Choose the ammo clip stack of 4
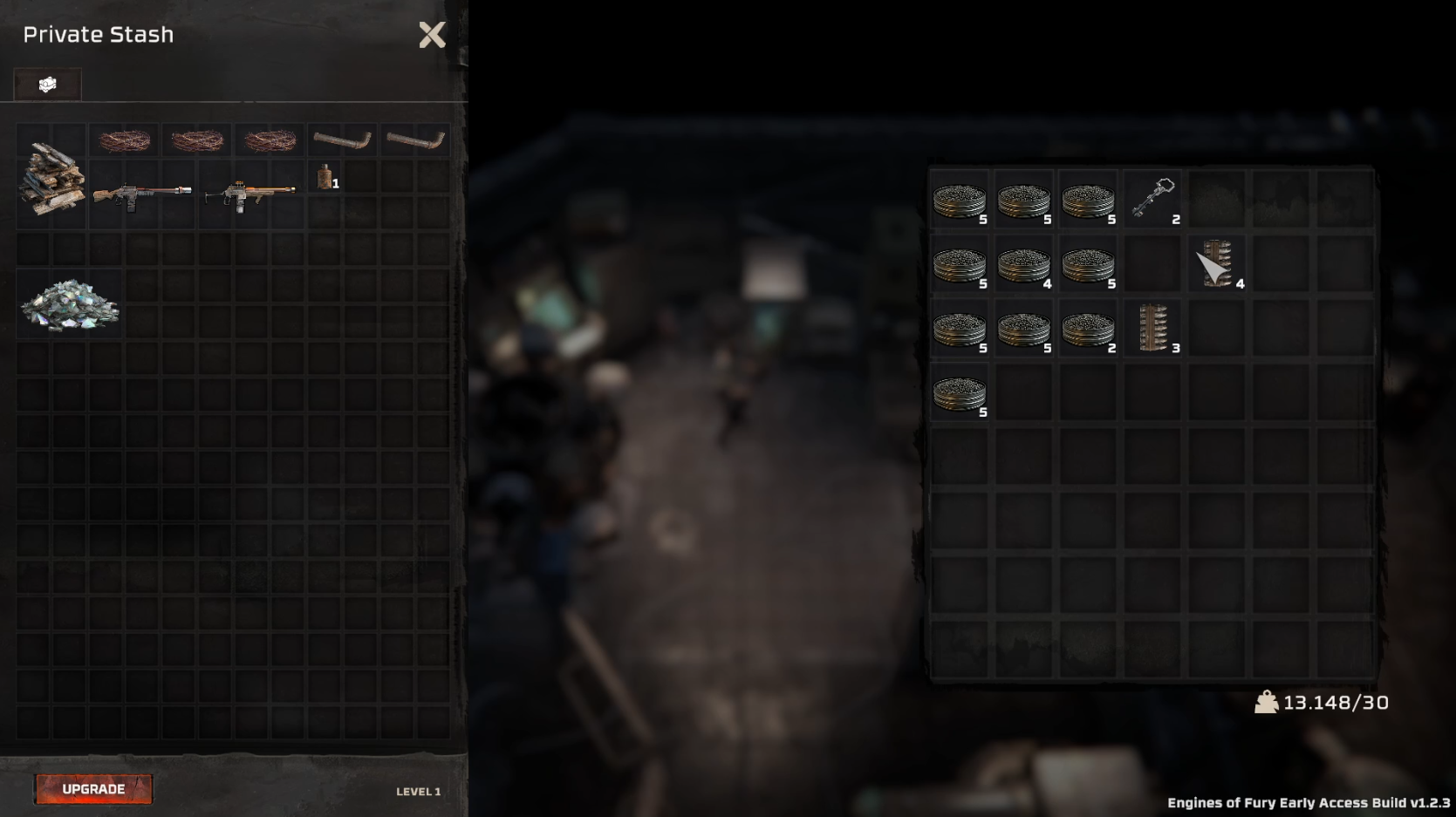Screen dimensions: 1456x817 click(1218, 263)
